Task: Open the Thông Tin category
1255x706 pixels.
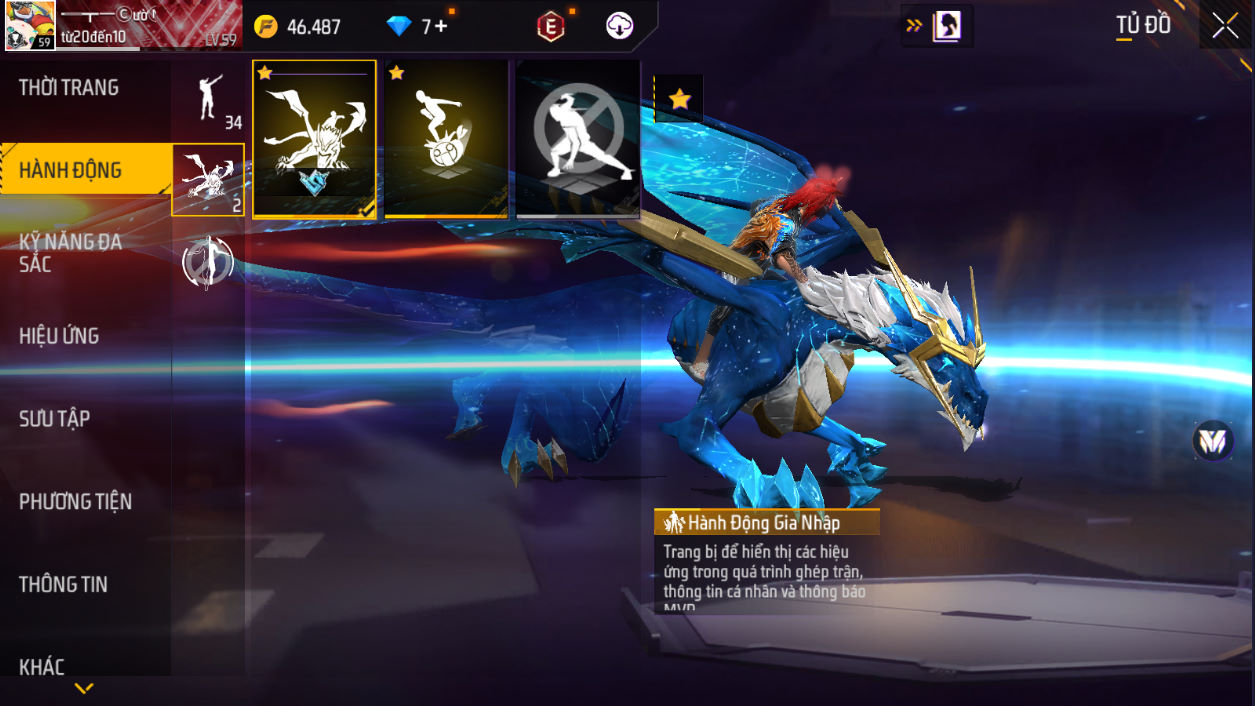Action: tap(63, 584)
